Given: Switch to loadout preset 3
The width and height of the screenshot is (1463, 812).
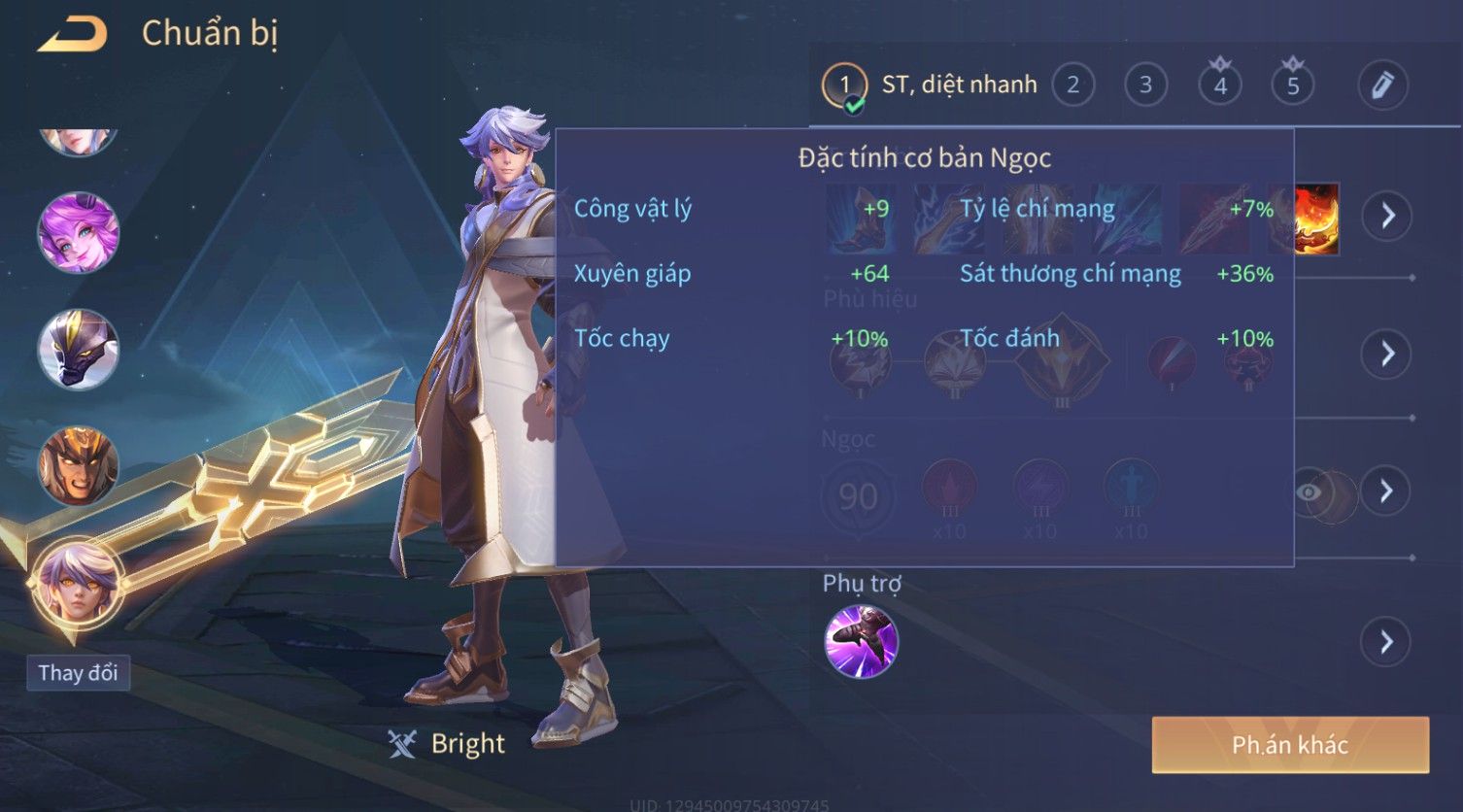Looking at the screenshot, I should click(x=1145, y=85).
